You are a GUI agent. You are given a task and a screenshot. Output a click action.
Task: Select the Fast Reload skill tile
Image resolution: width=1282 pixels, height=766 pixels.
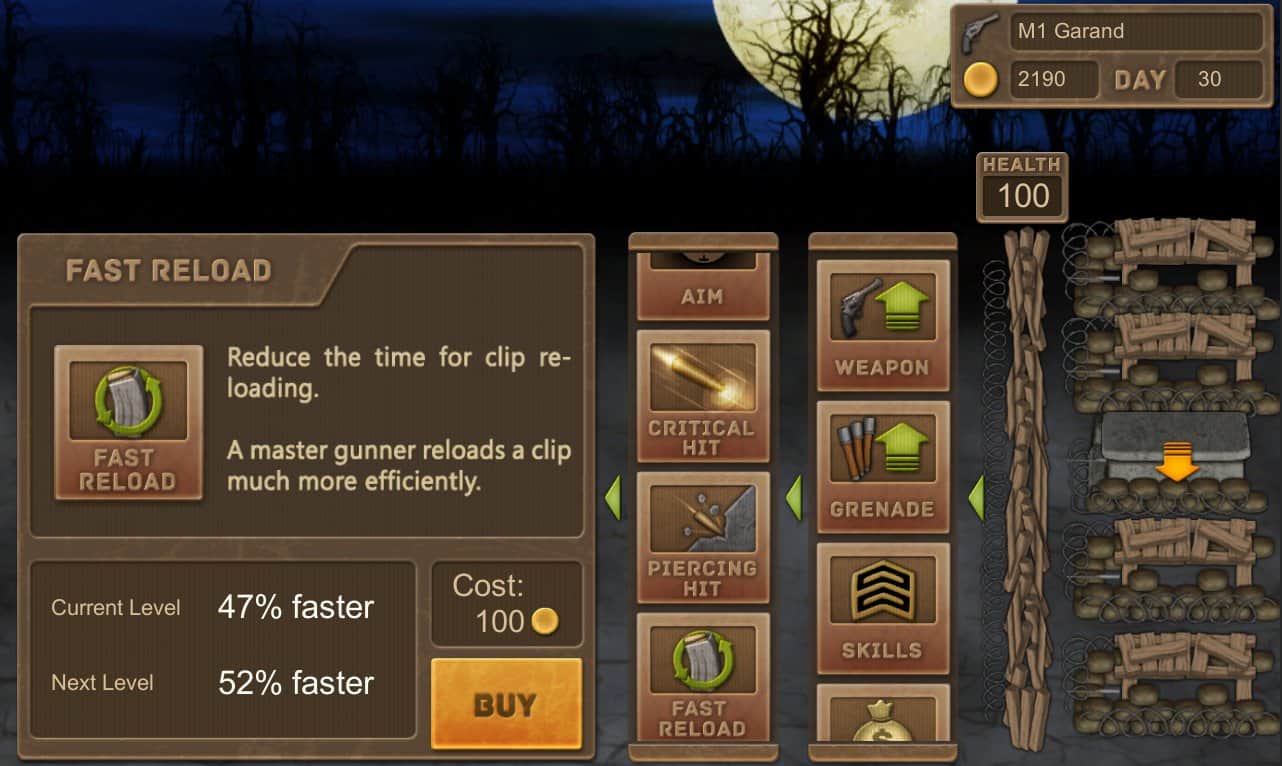(x=702, y=677)
